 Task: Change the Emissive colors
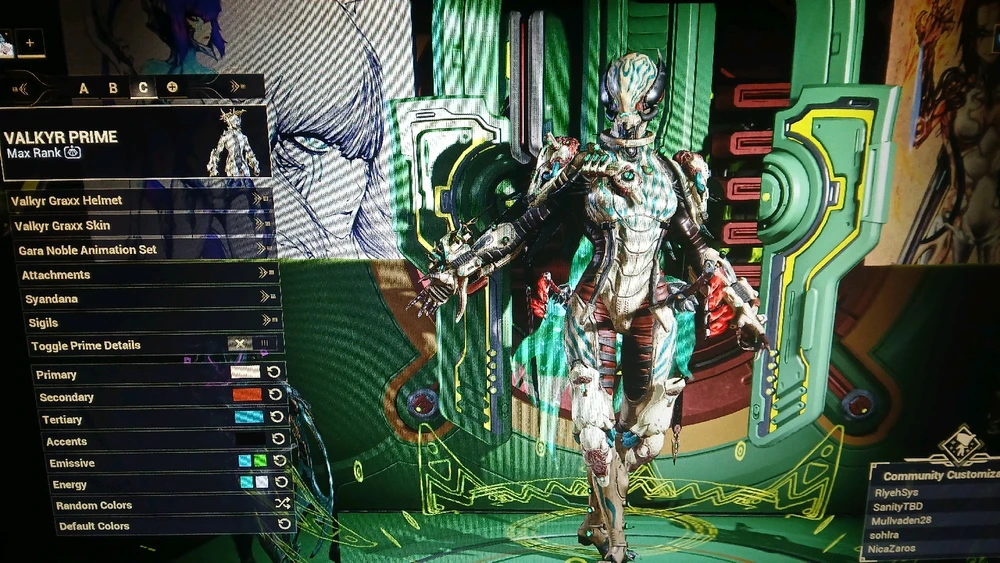252,462
